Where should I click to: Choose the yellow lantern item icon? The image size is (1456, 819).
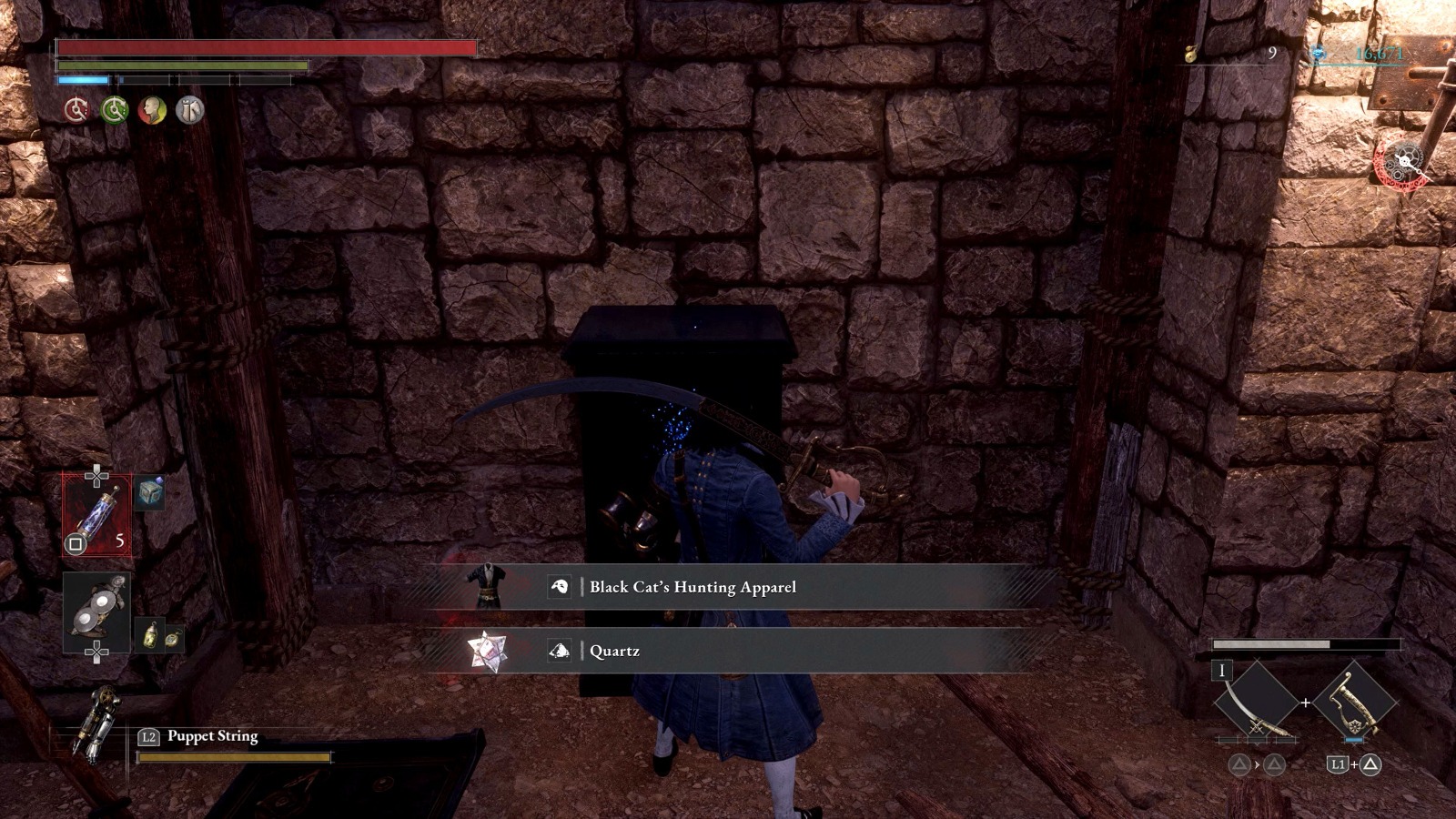151,634
